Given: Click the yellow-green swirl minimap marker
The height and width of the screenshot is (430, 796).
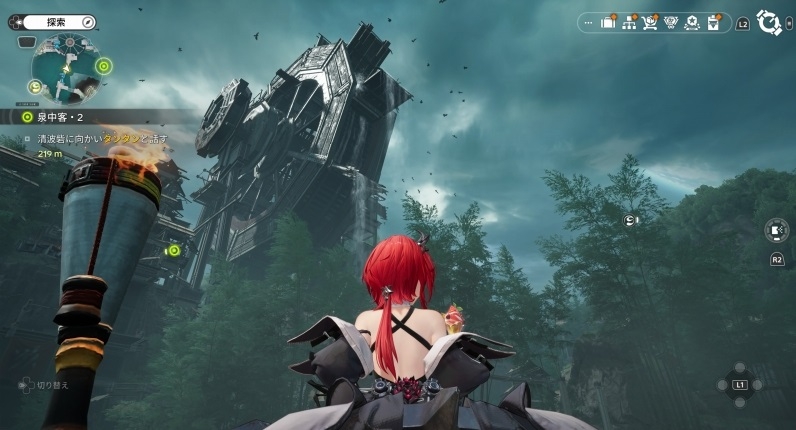Looking at the screenshot, I should click(x=36, y=88).
